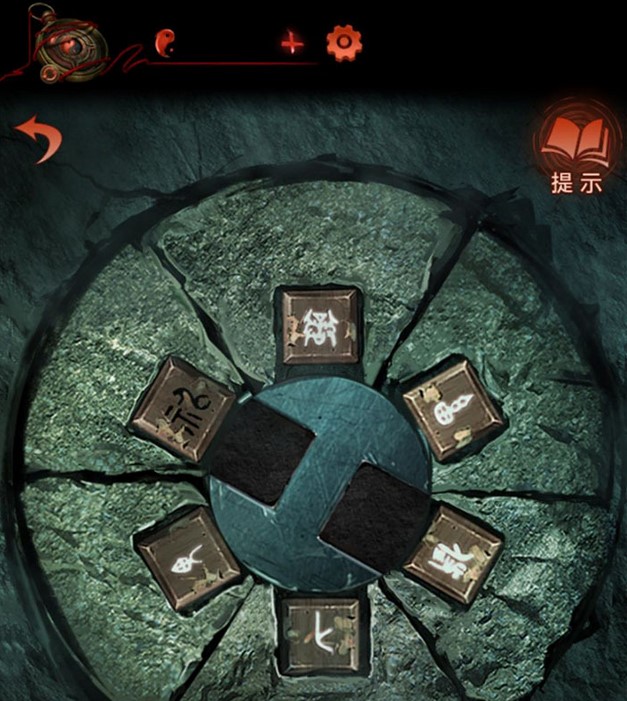The height and width of the screenshot is (701, 627).
Task: Select the 匕-shaped rune tile
Action: [320, 632]
